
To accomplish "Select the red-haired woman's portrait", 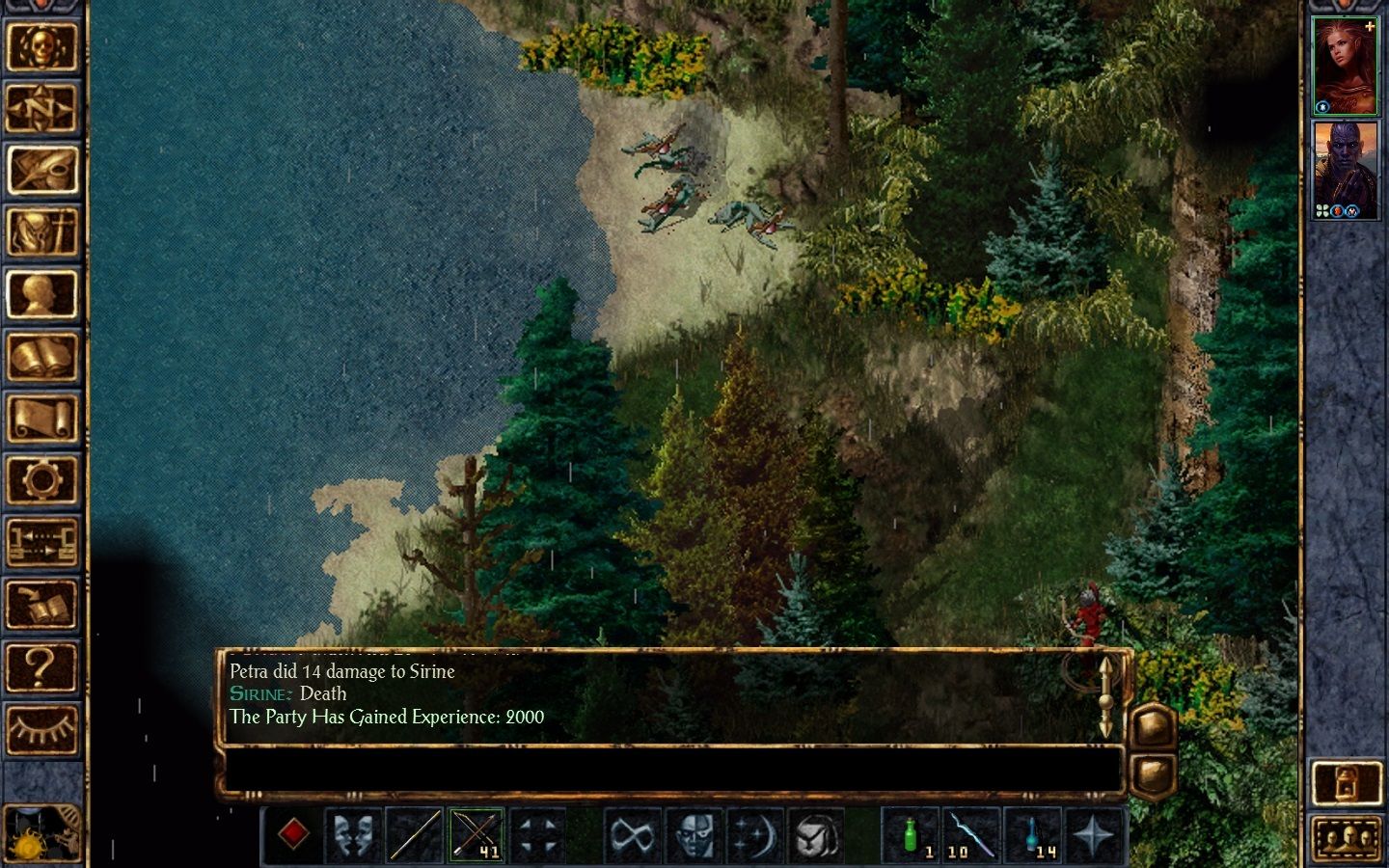I will [x=1346, y=66].
